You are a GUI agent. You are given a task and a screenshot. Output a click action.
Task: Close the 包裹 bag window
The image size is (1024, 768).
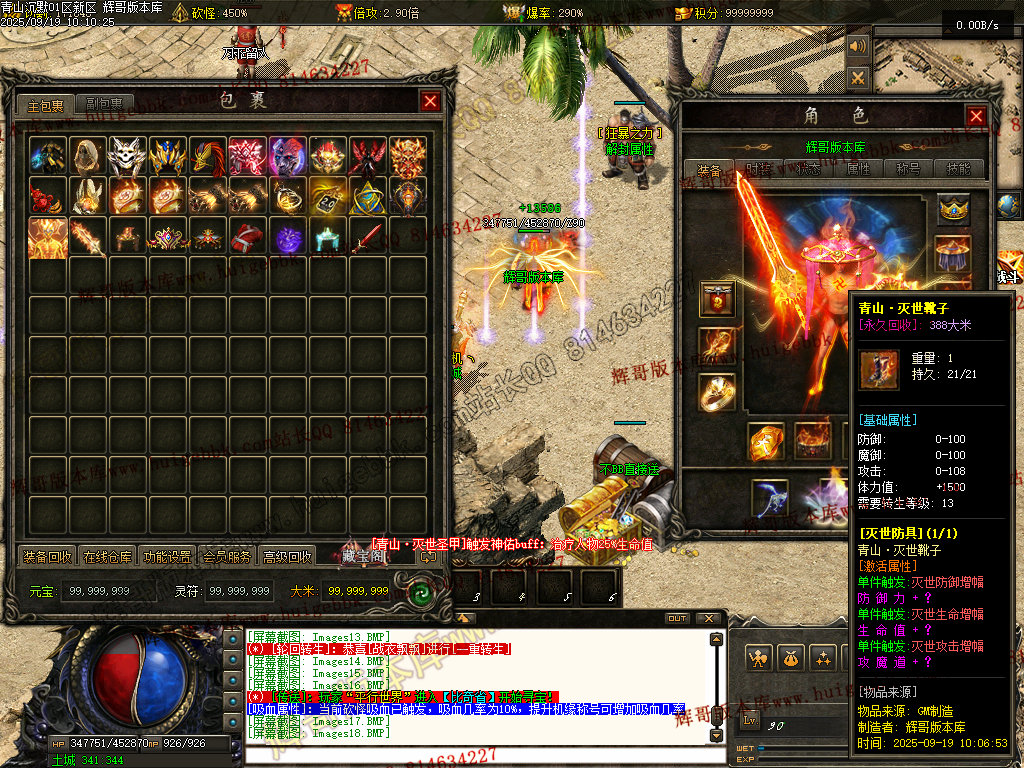[x=430, y=101]
